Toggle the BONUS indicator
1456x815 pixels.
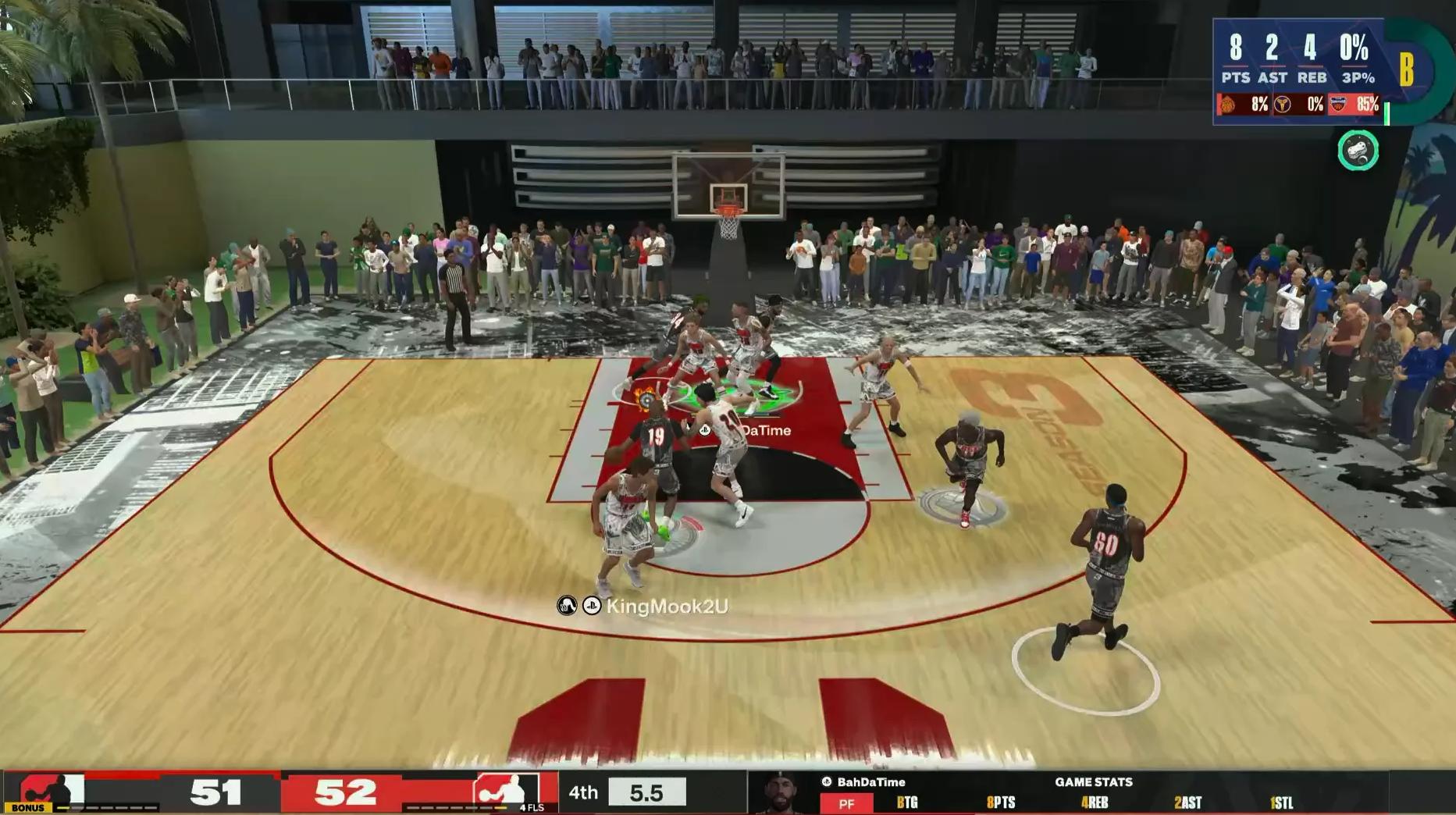[x=27, y=807]
